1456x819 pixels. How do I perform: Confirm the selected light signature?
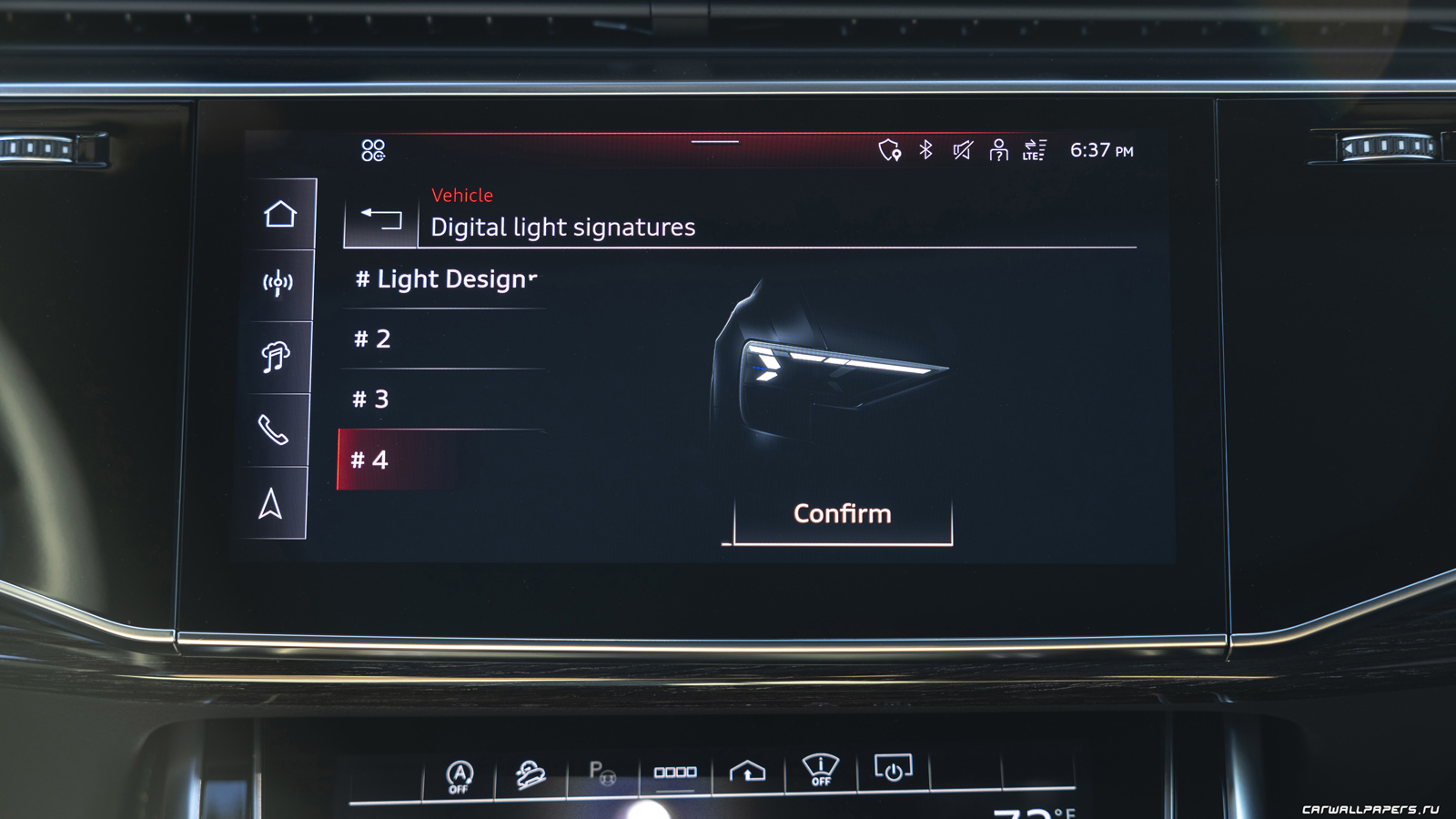(843, 515)
